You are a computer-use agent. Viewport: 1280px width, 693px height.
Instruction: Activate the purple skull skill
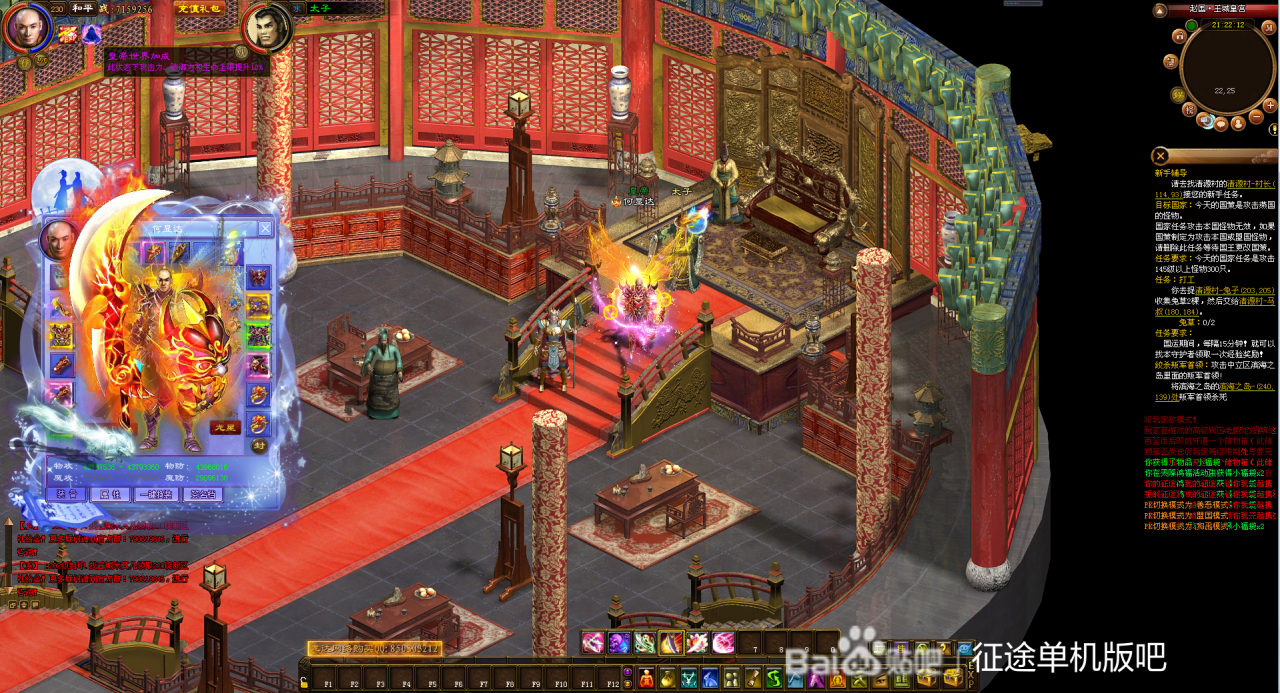[x=619, y=642]
